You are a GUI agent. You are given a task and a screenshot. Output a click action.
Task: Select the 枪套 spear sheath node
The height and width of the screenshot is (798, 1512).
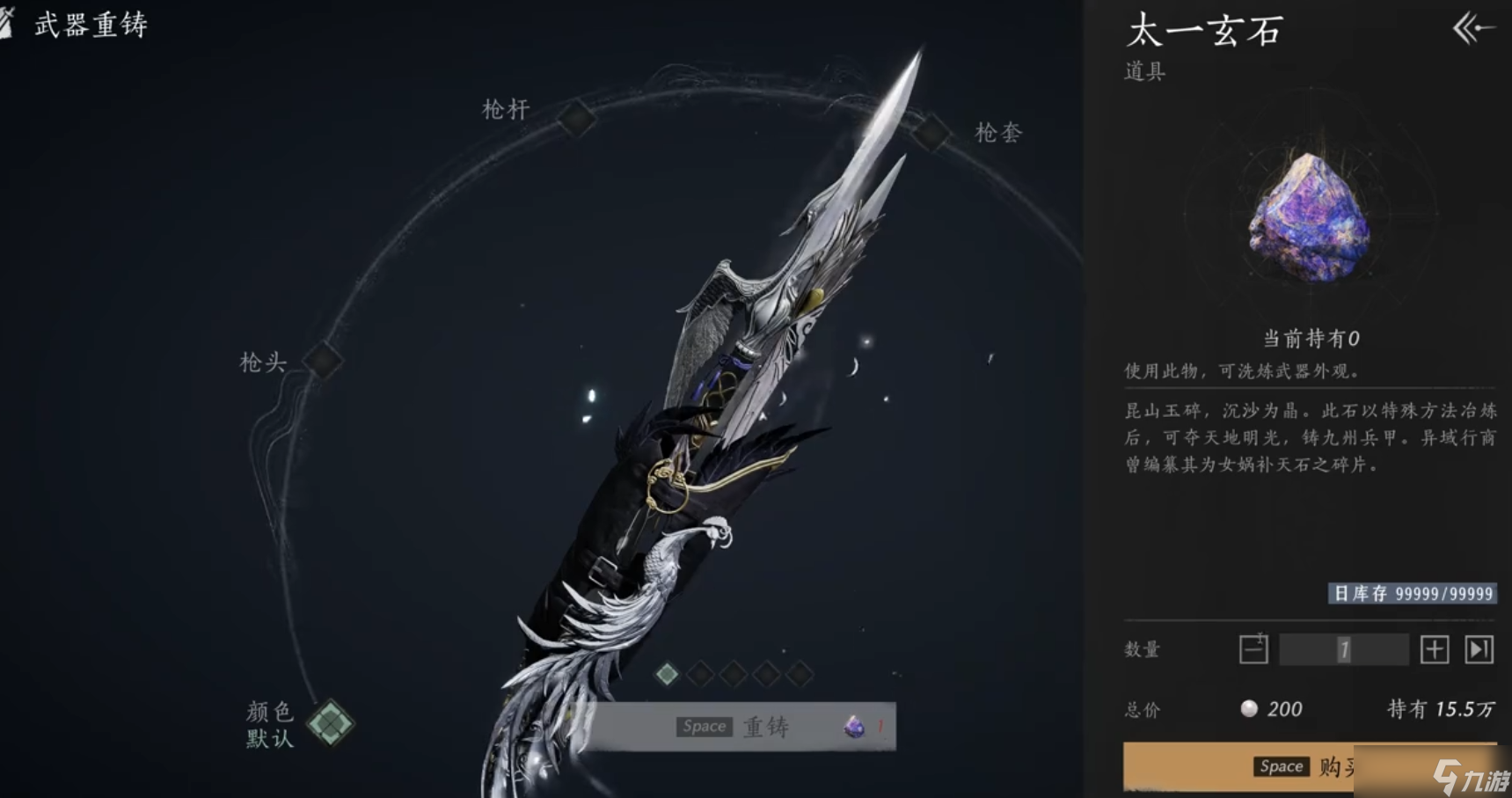[x=930, y=133]
